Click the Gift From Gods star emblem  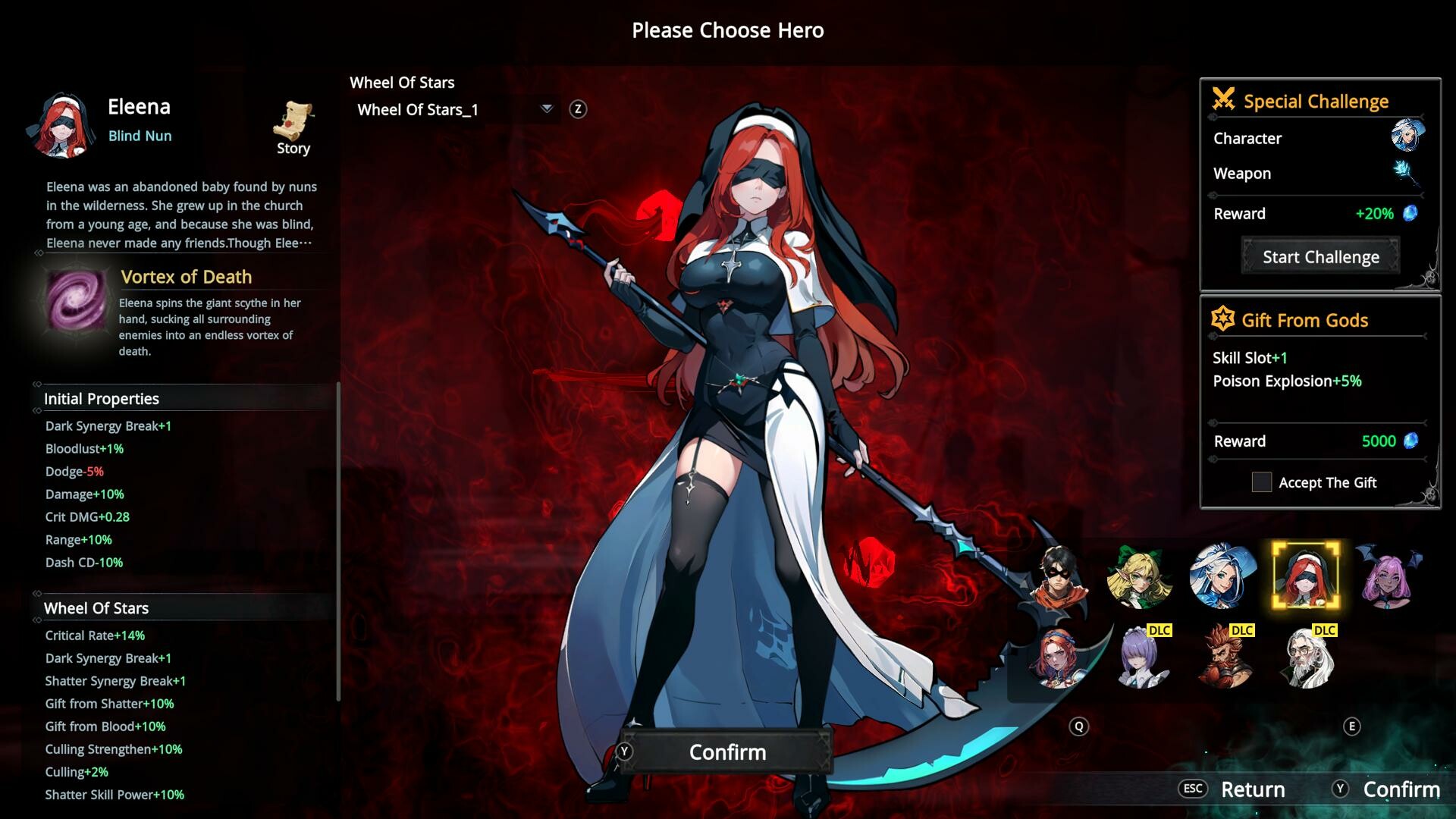1222,319
